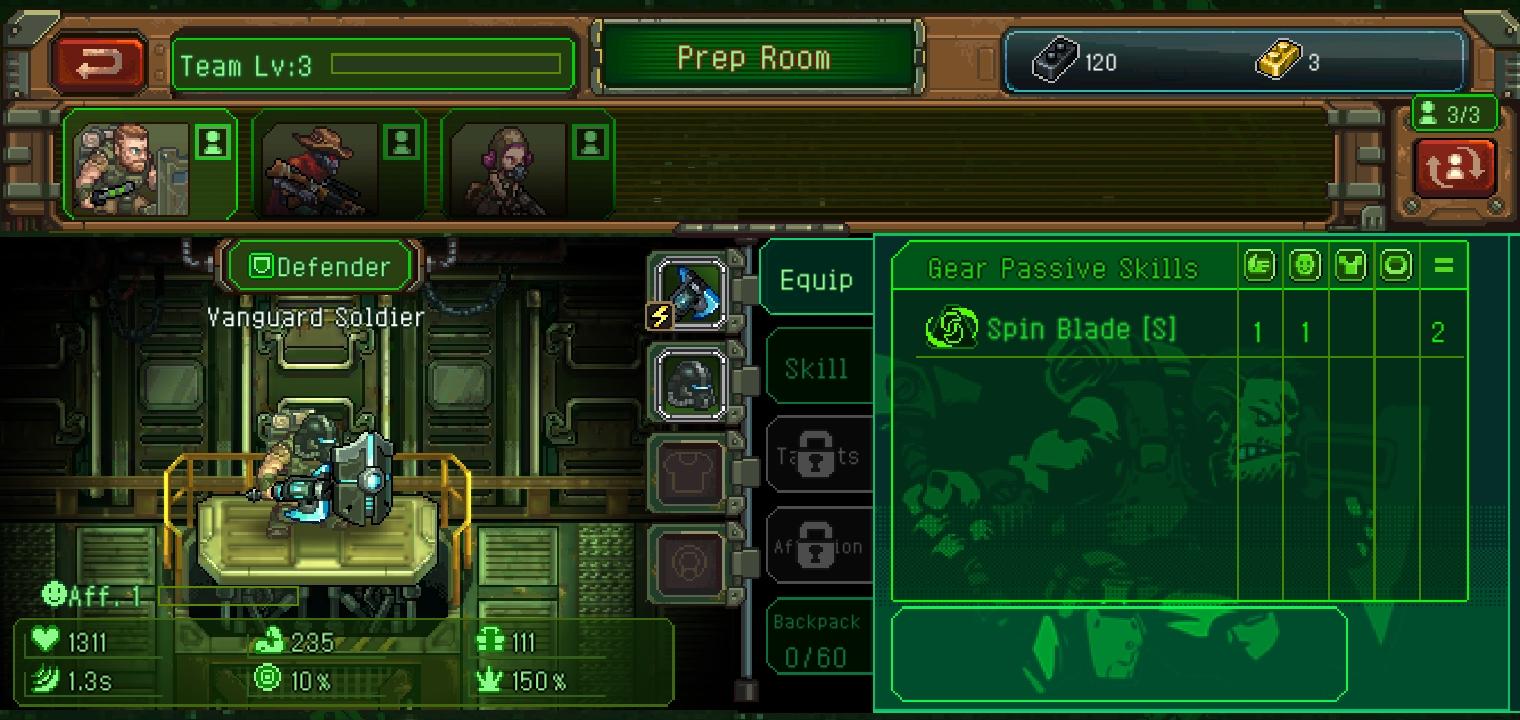Select the Spin Blade [S] passive row
Screen dimensions: 1520x720
[x=1080, y=330]
